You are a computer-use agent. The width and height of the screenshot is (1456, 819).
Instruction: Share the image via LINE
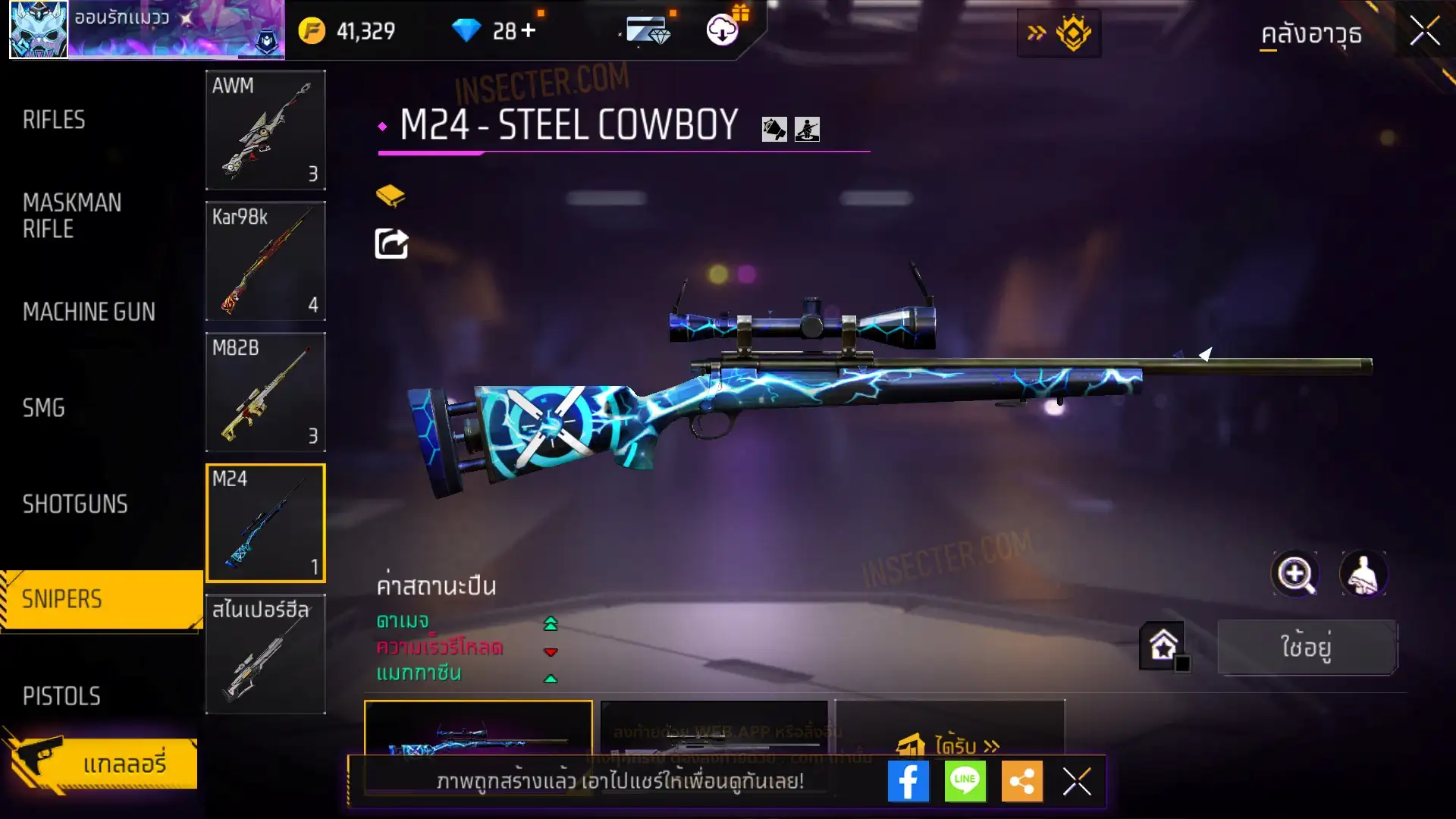click(965, 782)
